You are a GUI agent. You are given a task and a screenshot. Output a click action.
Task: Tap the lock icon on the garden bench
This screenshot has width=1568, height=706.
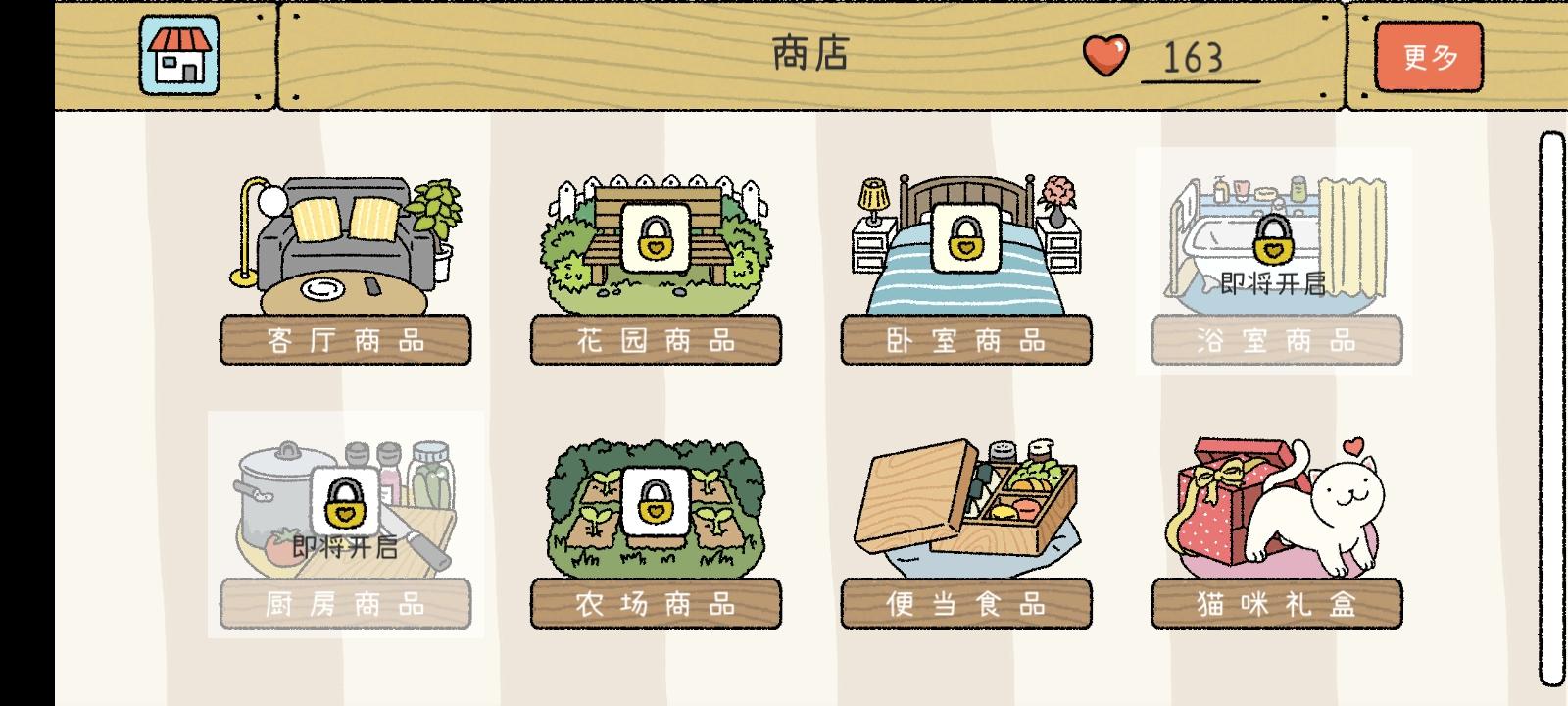[655, 239]
